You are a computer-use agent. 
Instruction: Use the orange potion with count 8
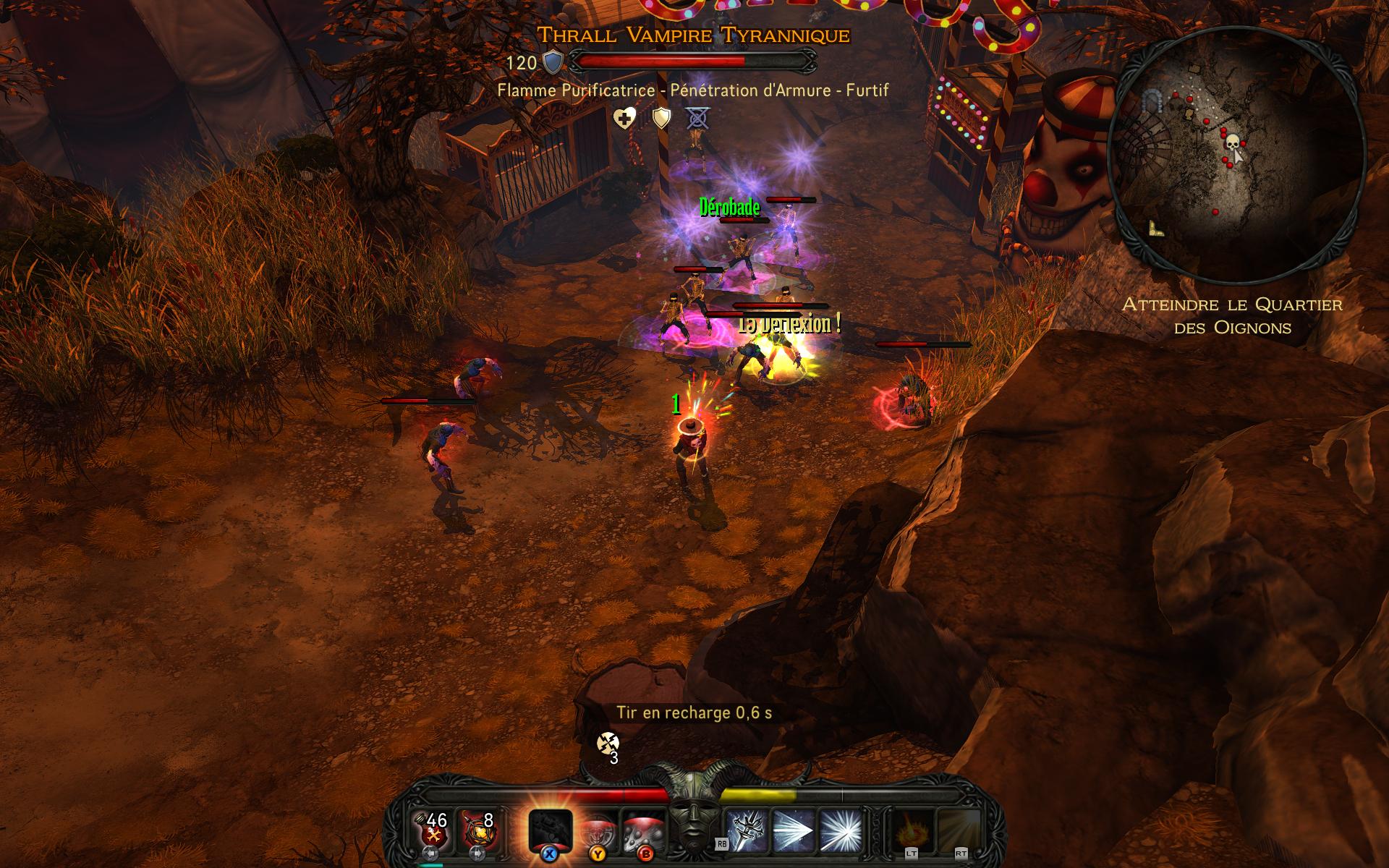click(477, 829)
